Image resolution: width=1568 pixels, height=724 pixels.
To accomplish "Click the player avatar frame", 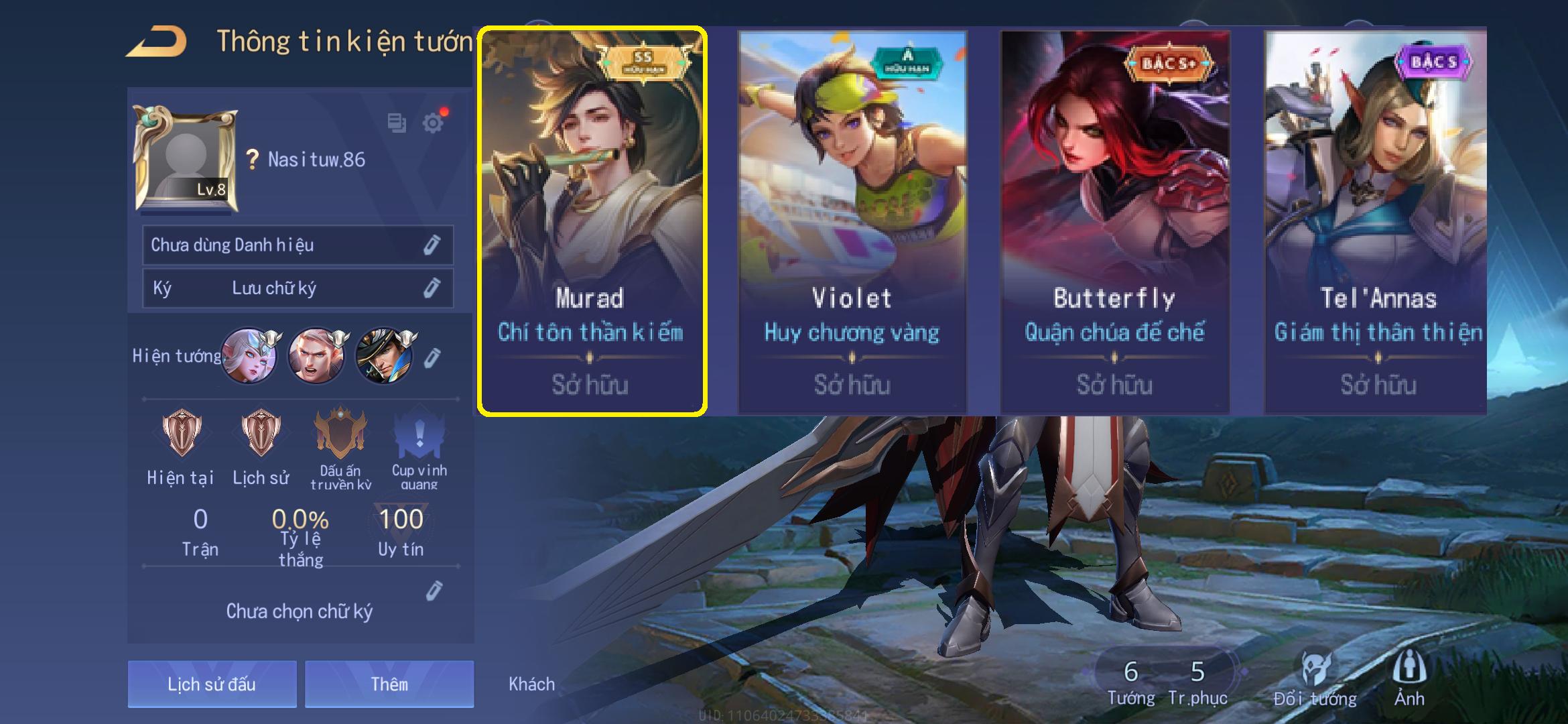I will tap(186, 160).
